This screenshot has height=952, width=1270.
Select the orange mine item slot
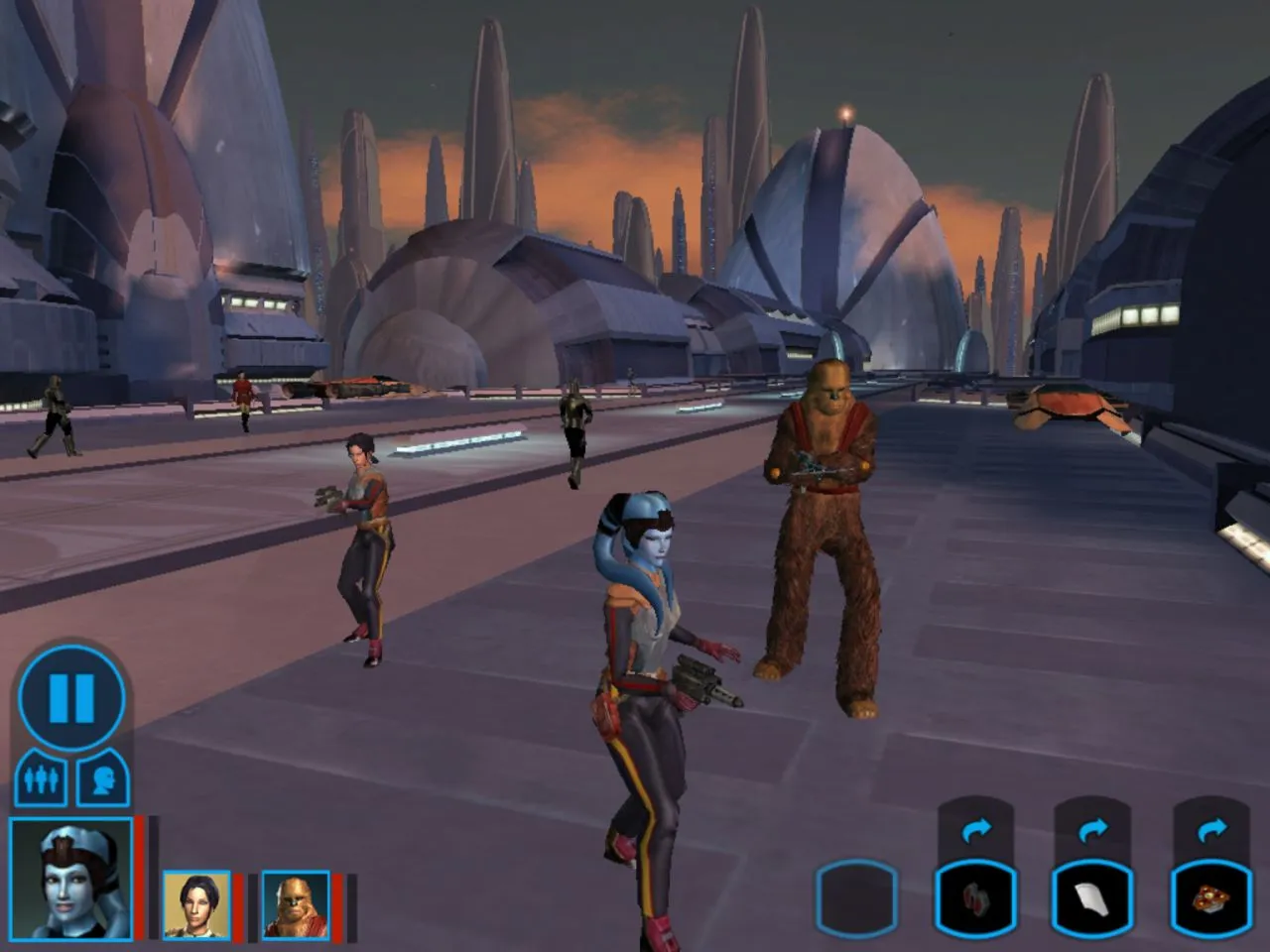tap(1211, 899)
